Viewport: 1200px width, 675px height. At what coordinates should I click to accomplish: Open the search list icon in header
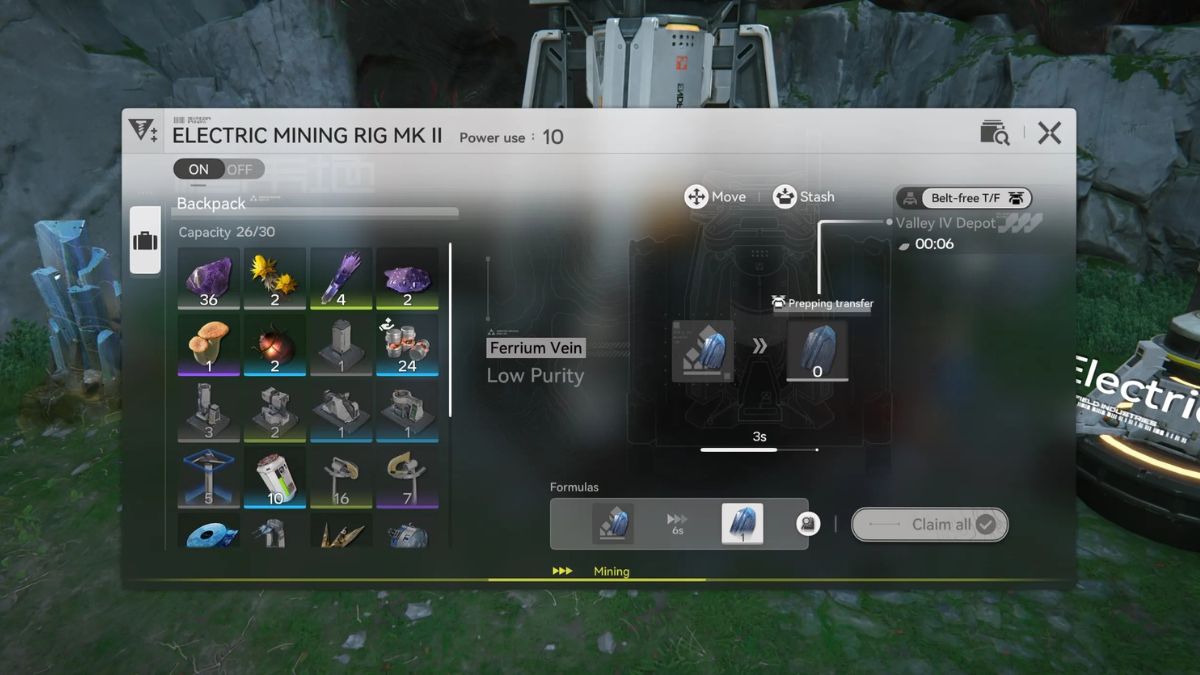[x=994, y=133]
